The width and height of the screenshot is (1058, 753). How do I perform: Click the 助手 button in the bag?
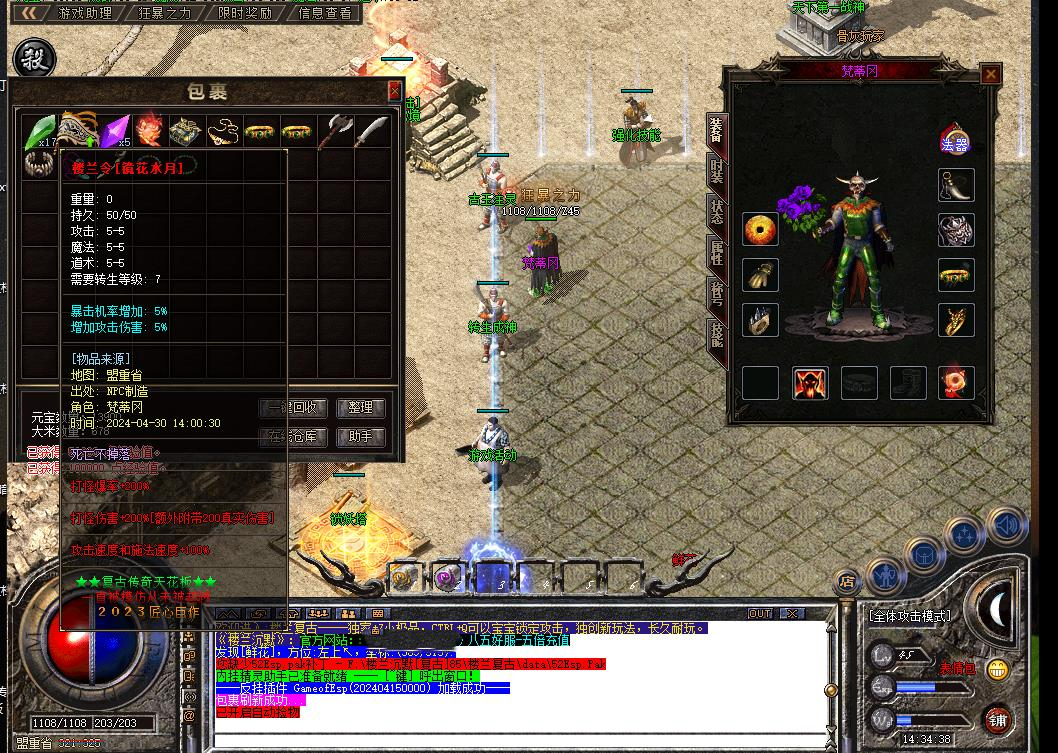pyautogui.click(x=360, y=437)
